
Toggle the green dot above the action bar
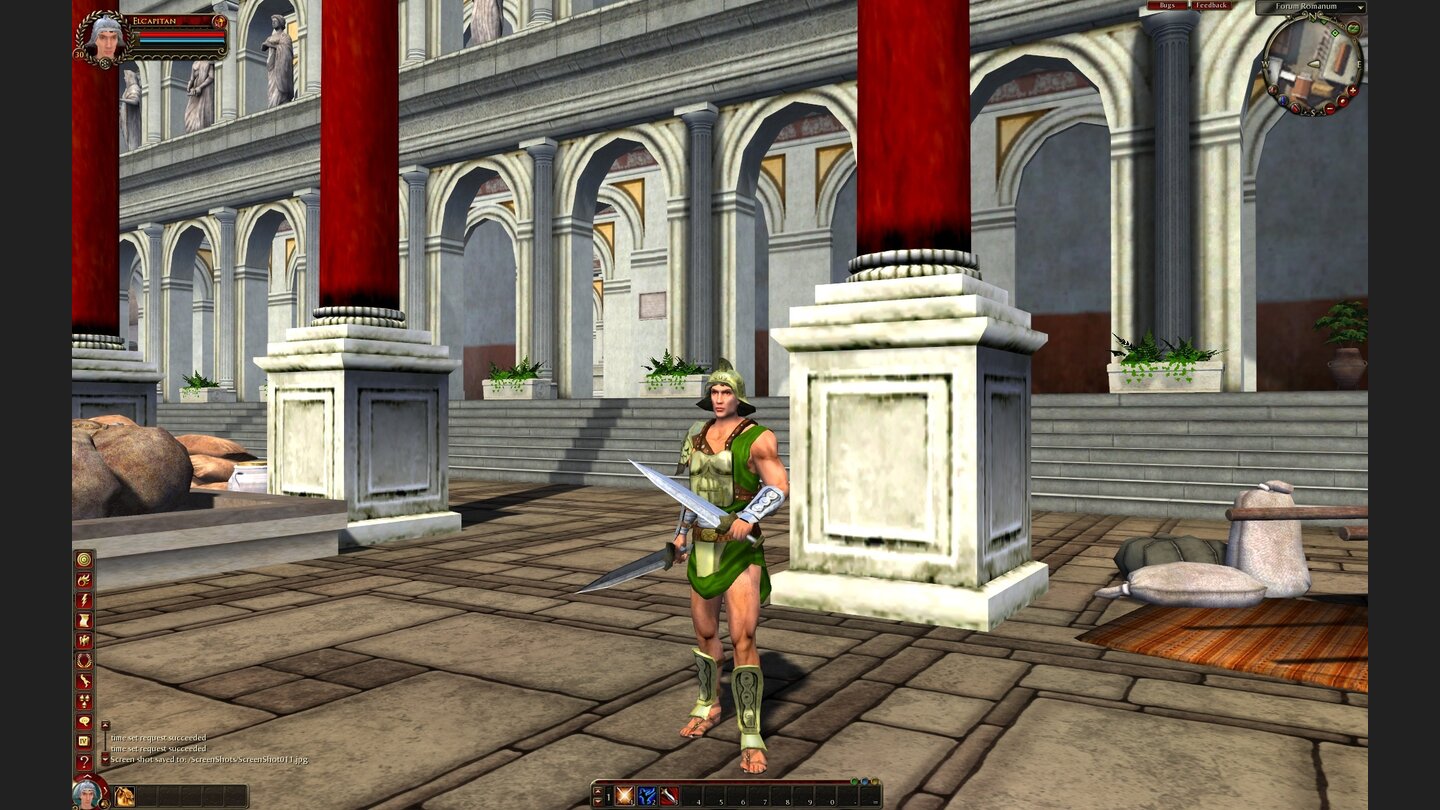point(854,781)
